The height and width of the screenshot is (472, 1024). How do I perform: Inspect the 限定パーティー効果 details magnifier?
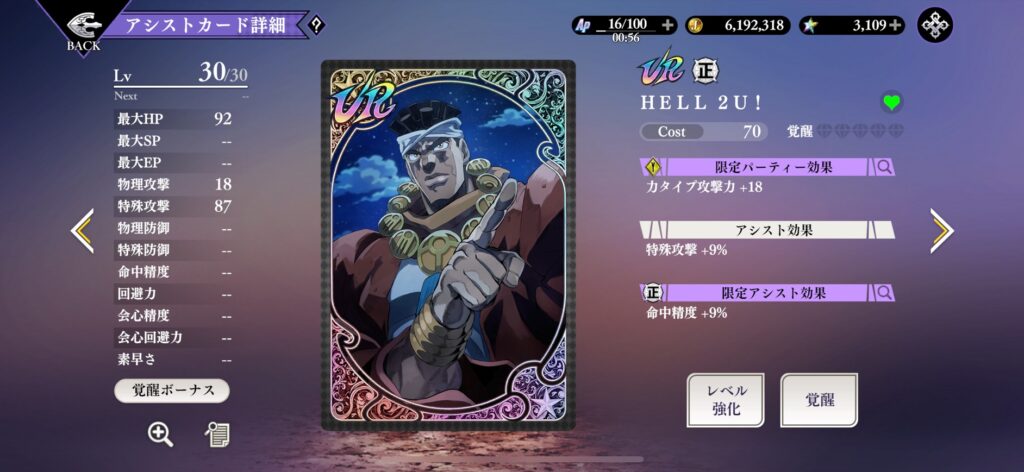[884, 167]
